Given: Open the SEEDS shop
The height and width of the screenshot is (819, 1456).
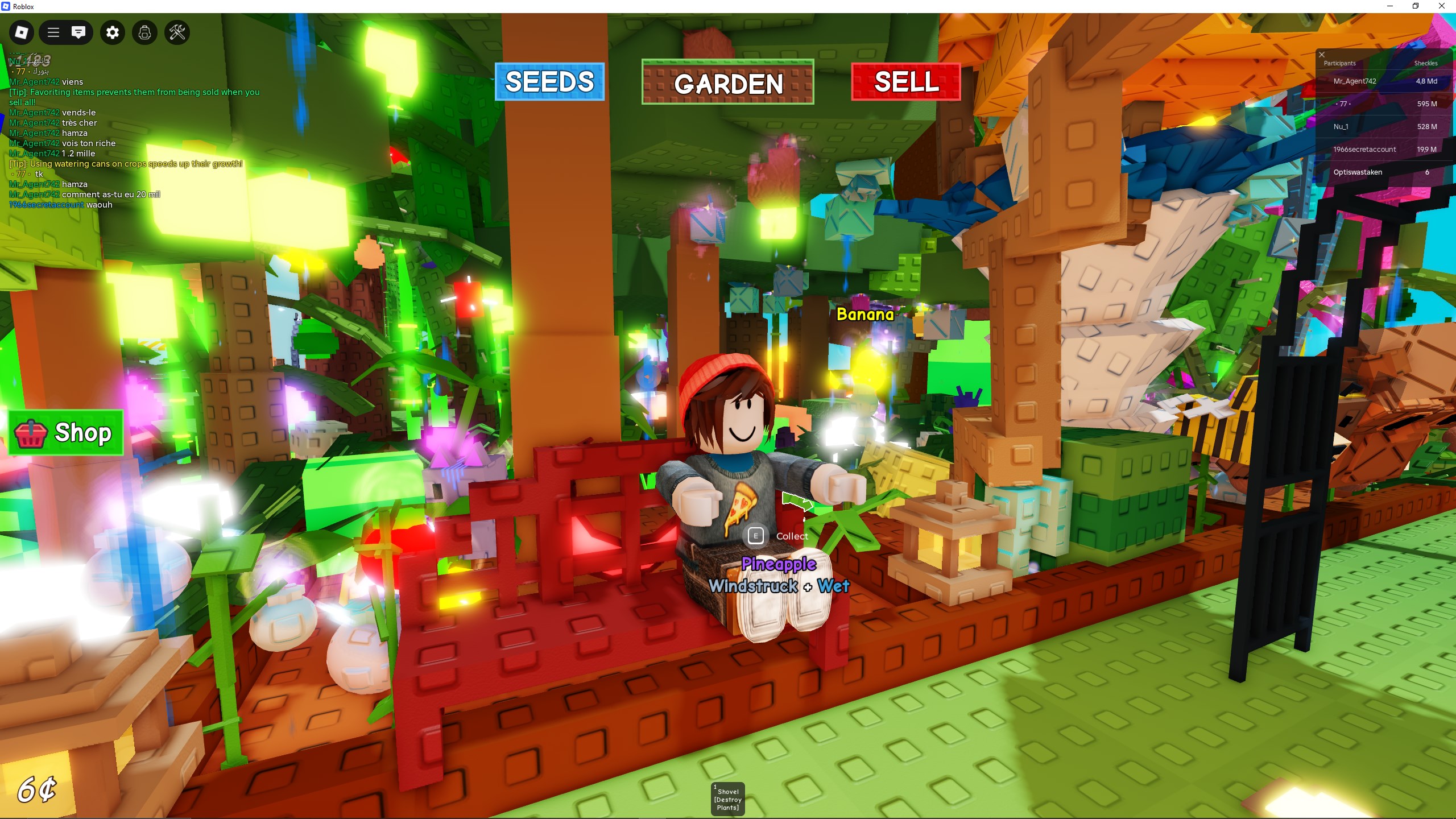Looking at the screenshot, I should pos(548,82).
